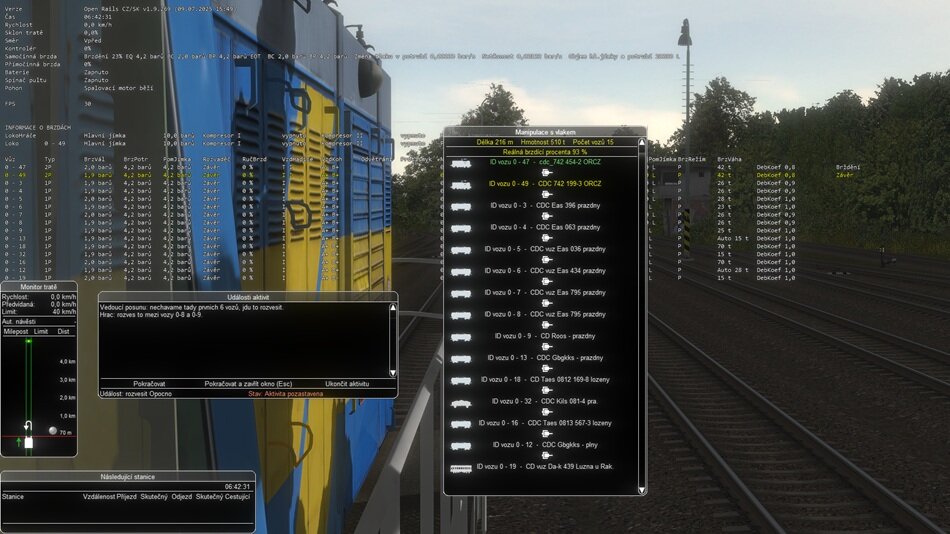Uncouple between wagons 0-8 and 0-9
The image size is (950, 534).
[547, 326]
